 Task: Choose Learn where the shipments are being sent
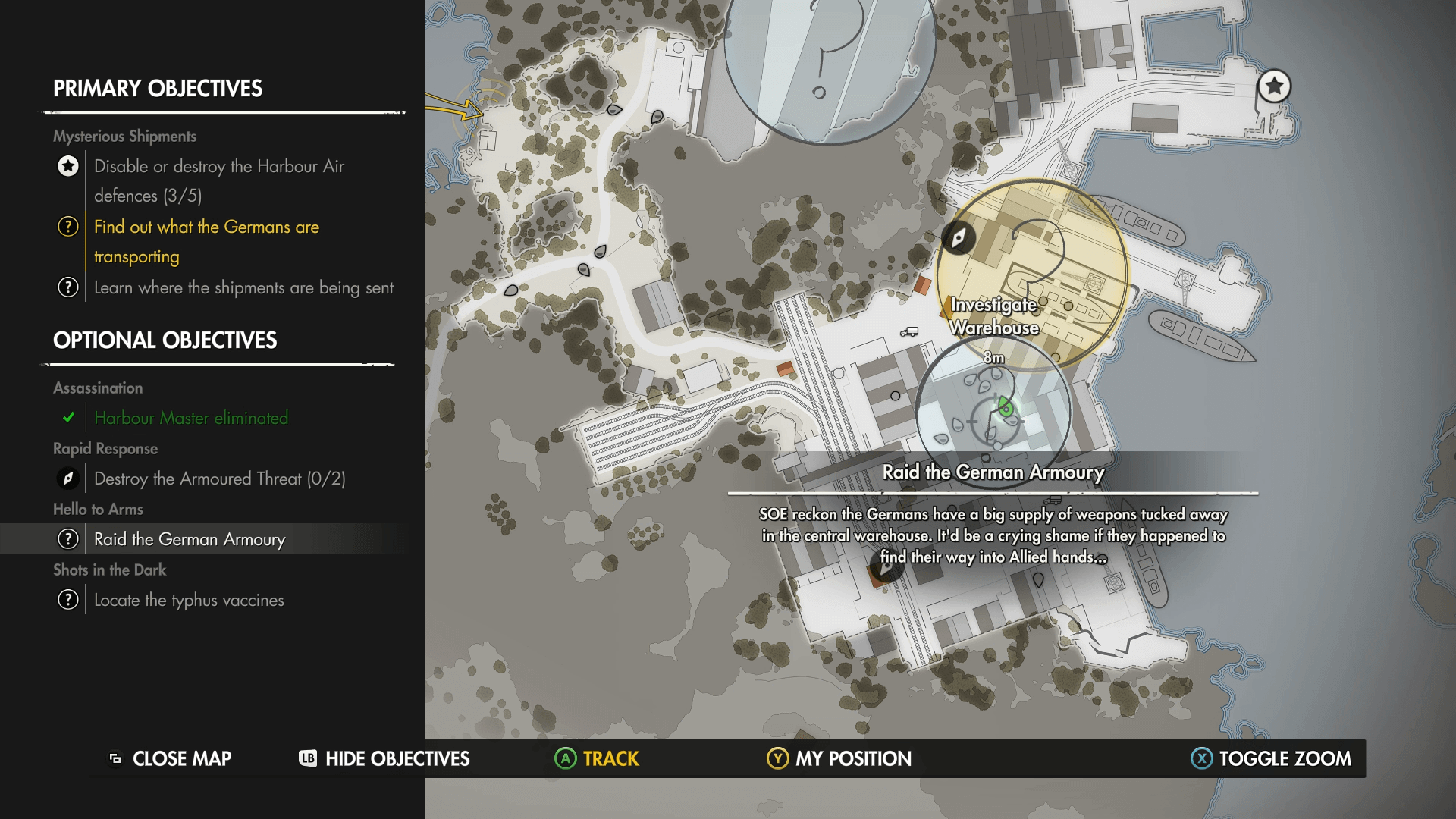[243, 288]
